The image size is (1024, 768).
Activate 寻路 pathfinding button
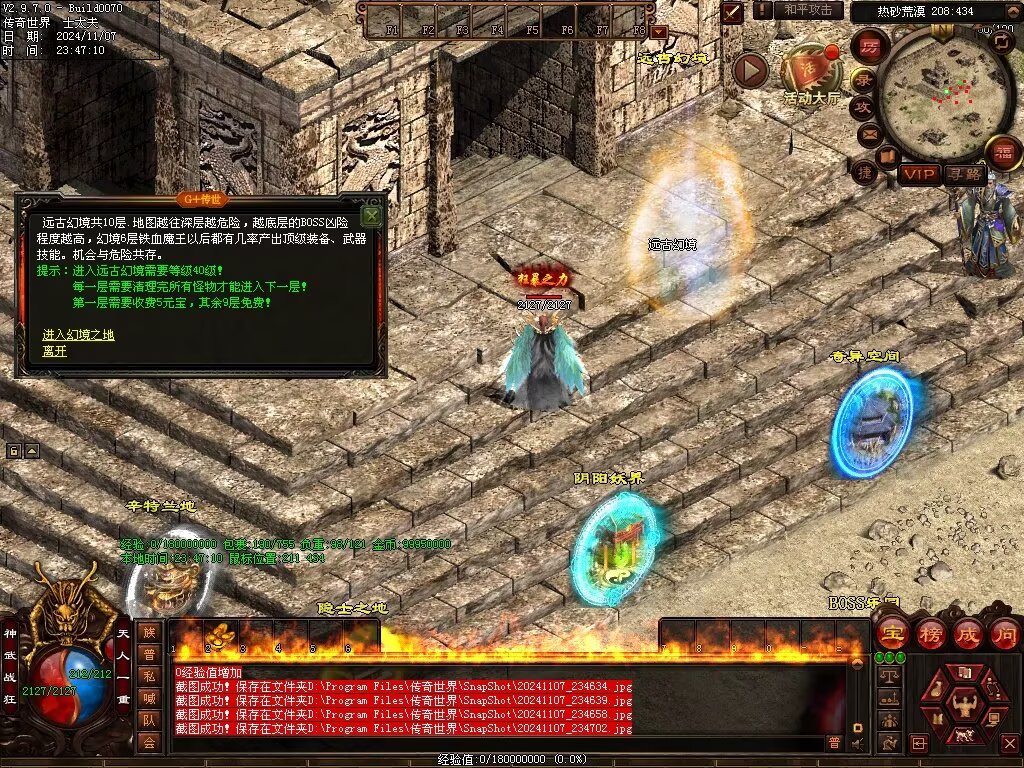964,174
